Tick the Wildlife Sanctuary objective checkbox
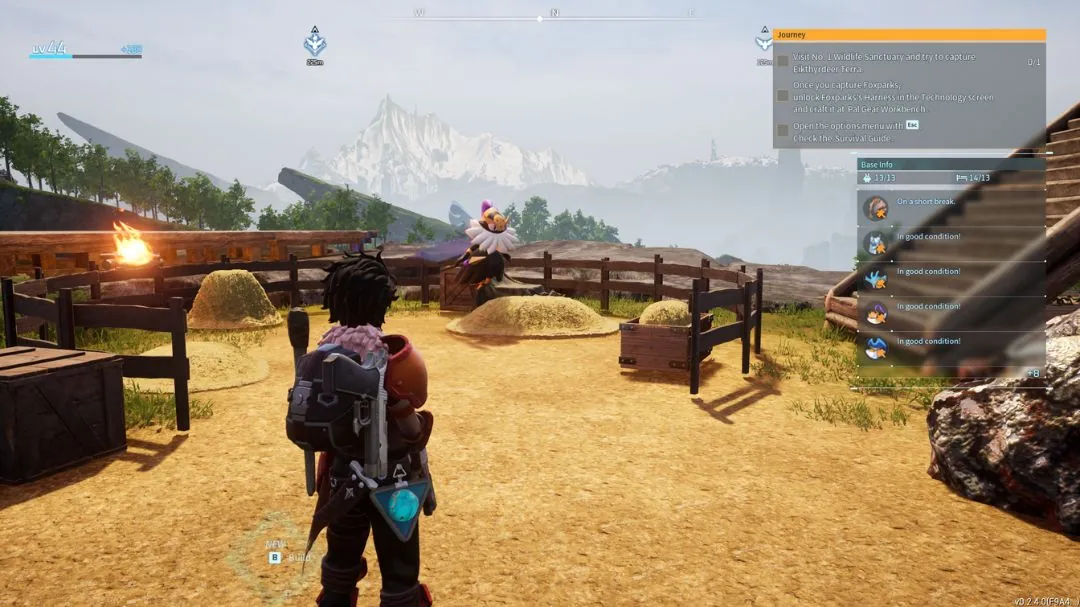Viewport: 1080px width, 607px height. point(783,62)
